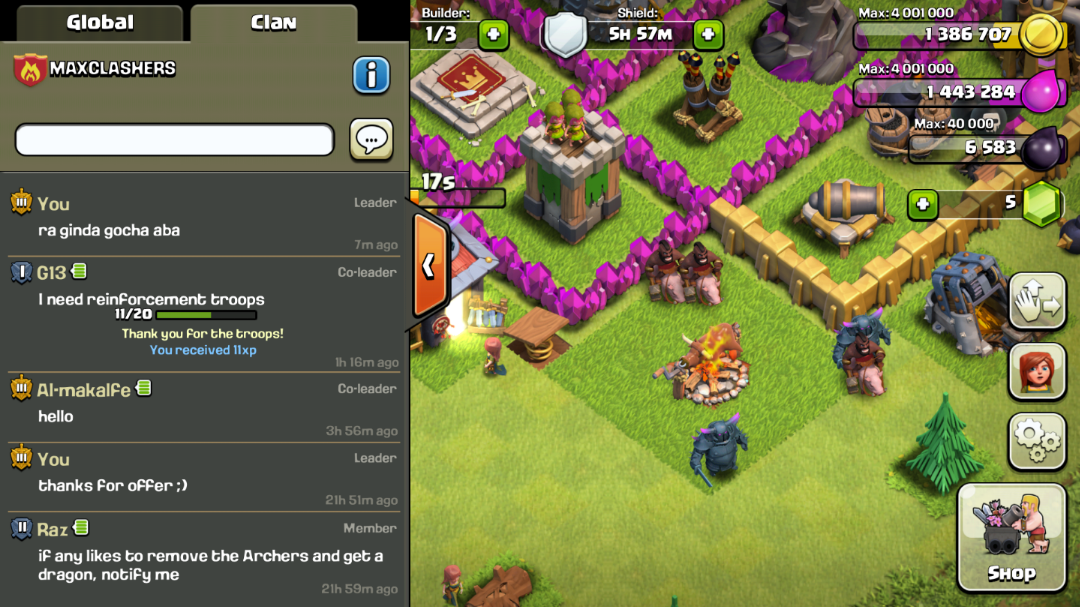Add a builder with the green plus
1080x607 pixels.
(493, 35)
